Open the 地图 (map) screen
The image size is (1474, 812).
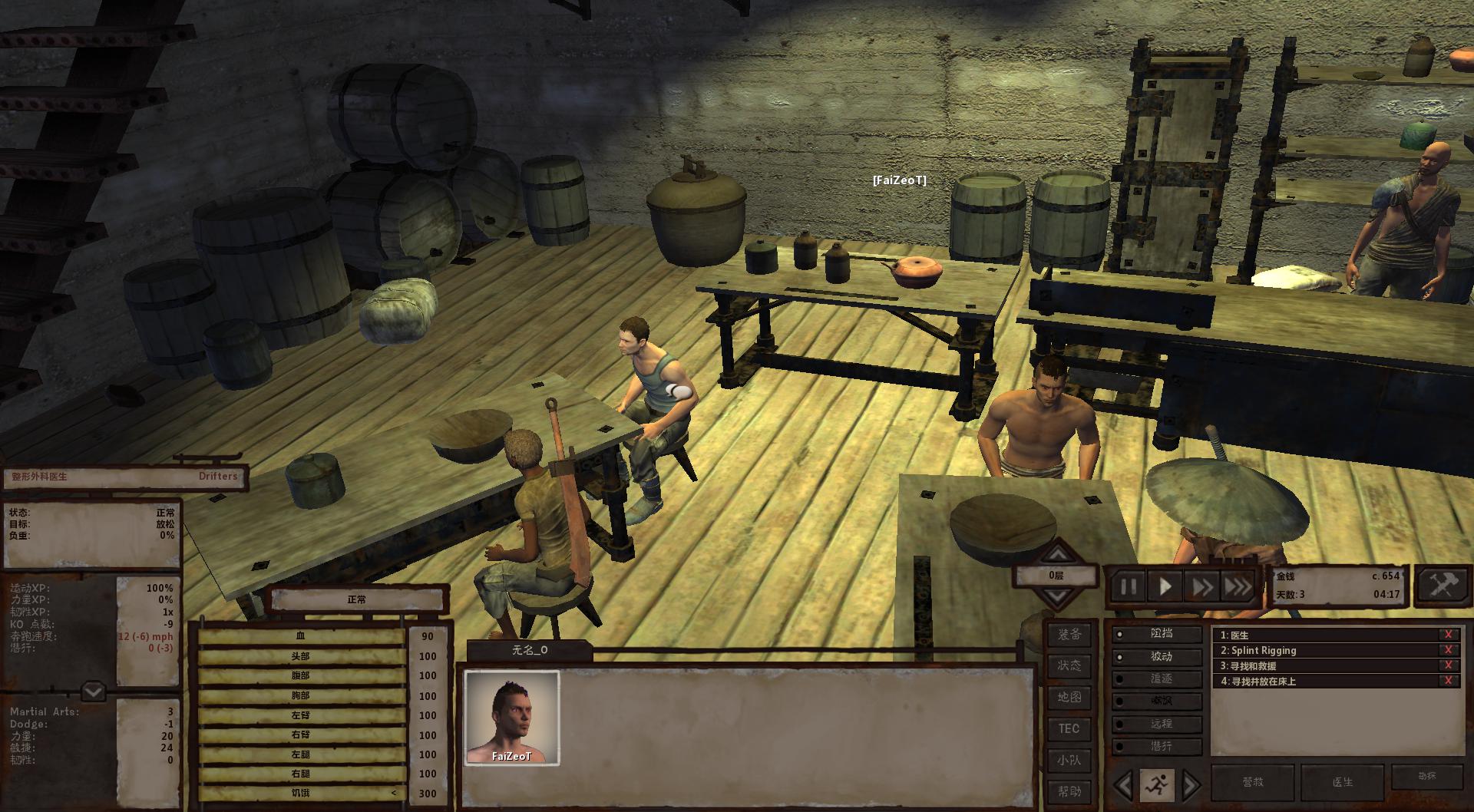(1069, 697)
